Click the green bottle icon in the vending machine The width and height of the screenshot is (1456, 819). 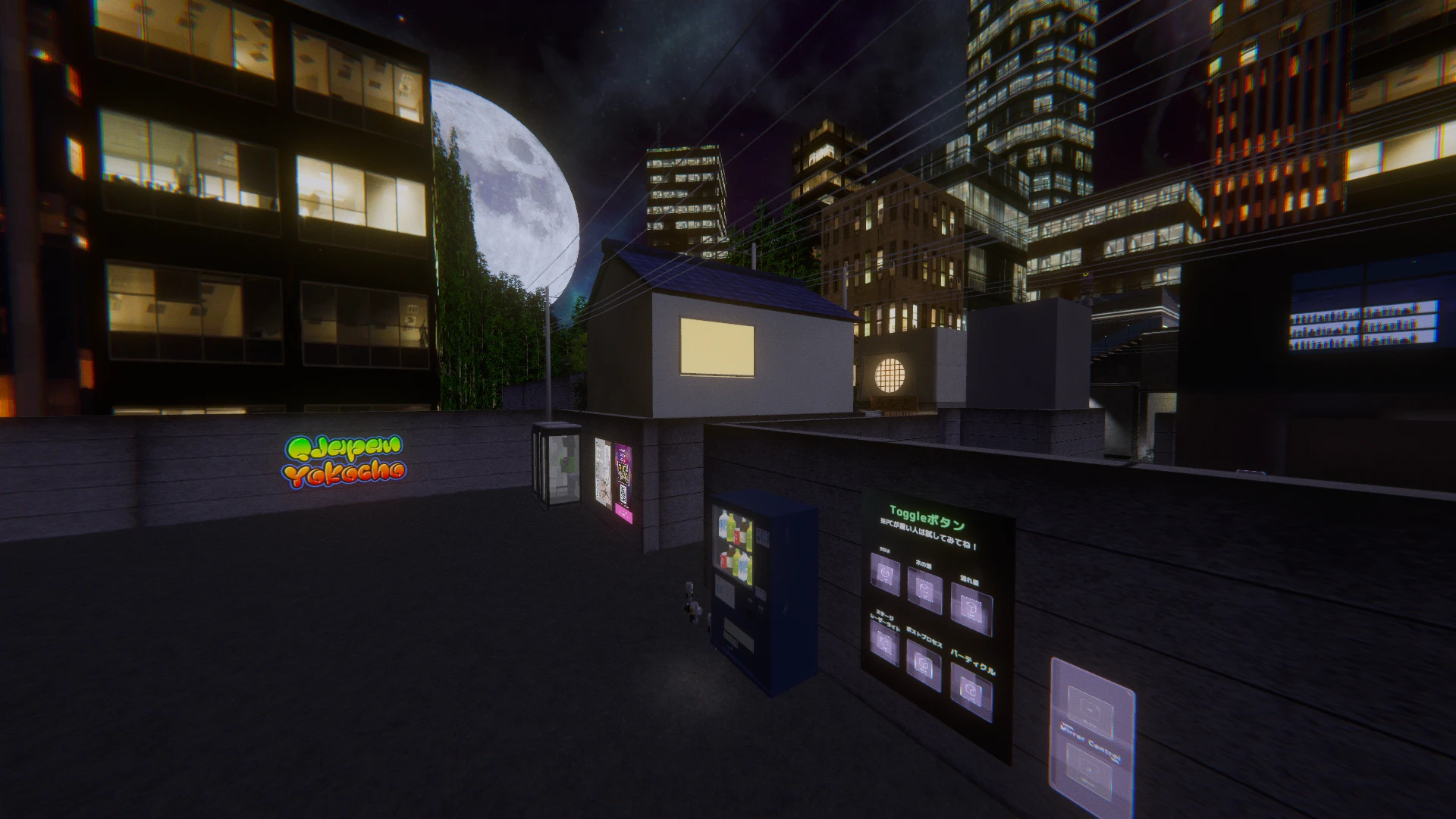[x=730, y=529]
